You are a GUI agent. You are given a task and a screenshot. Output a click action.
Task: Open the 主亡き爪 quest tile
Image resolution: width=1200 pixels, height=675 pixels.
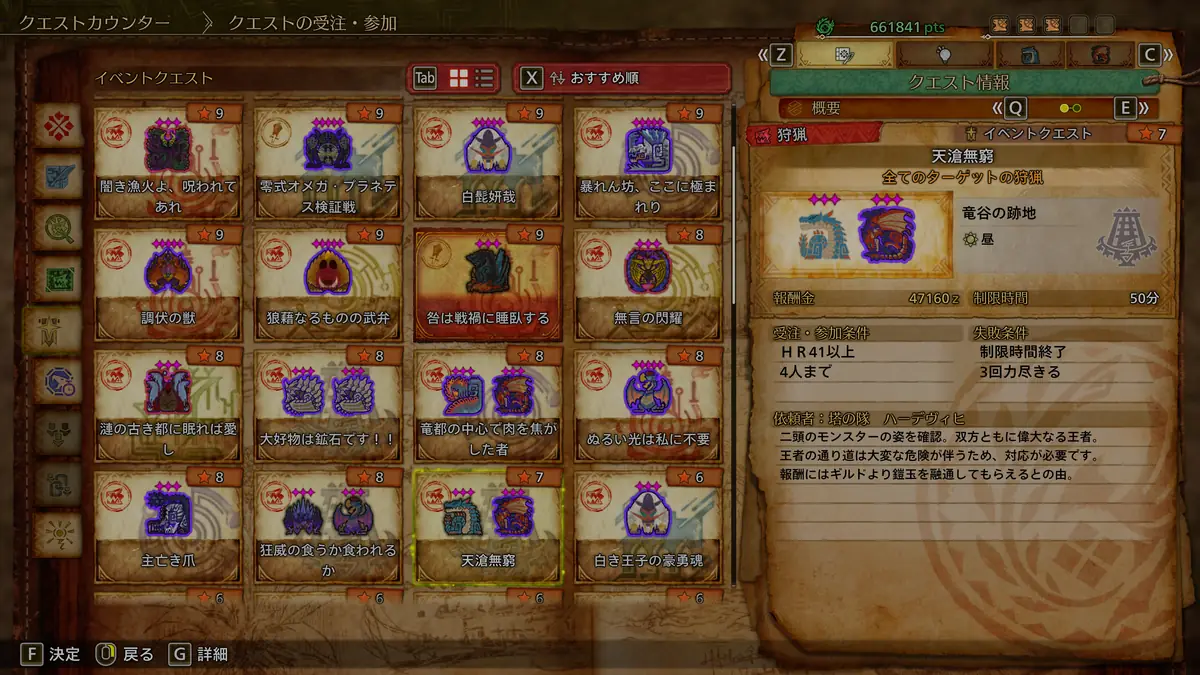167,526
